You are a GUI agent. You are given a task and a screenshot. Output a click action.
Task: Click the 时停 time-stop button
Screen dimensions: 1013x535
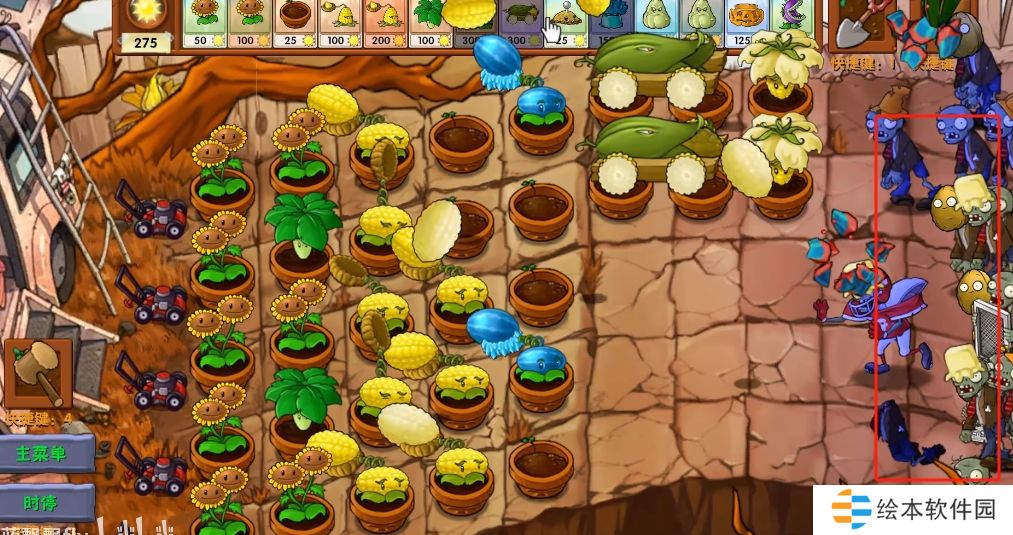44,502
